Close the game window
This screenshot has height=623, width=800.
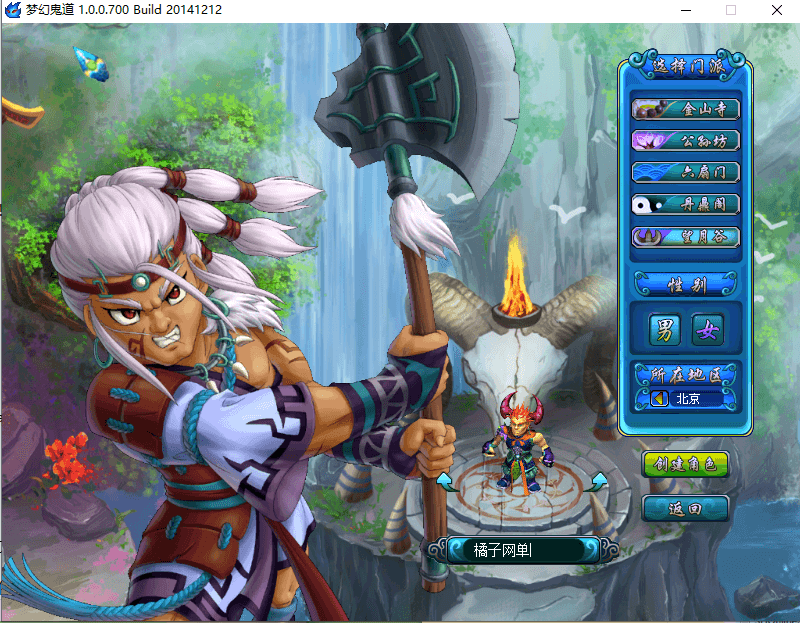[776, 10]
